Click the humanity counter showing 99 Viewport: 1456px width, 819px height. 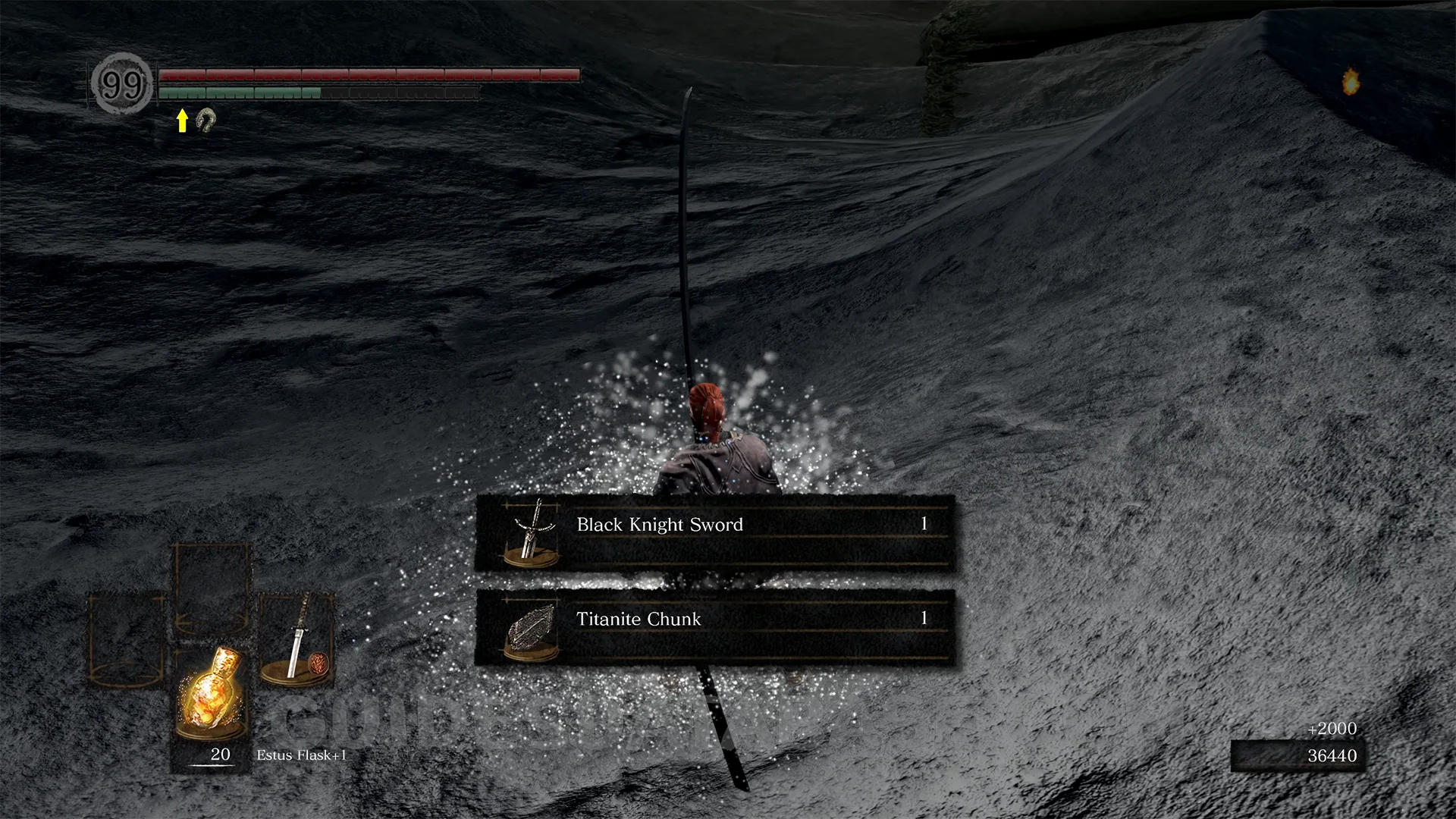coord(121,83)
